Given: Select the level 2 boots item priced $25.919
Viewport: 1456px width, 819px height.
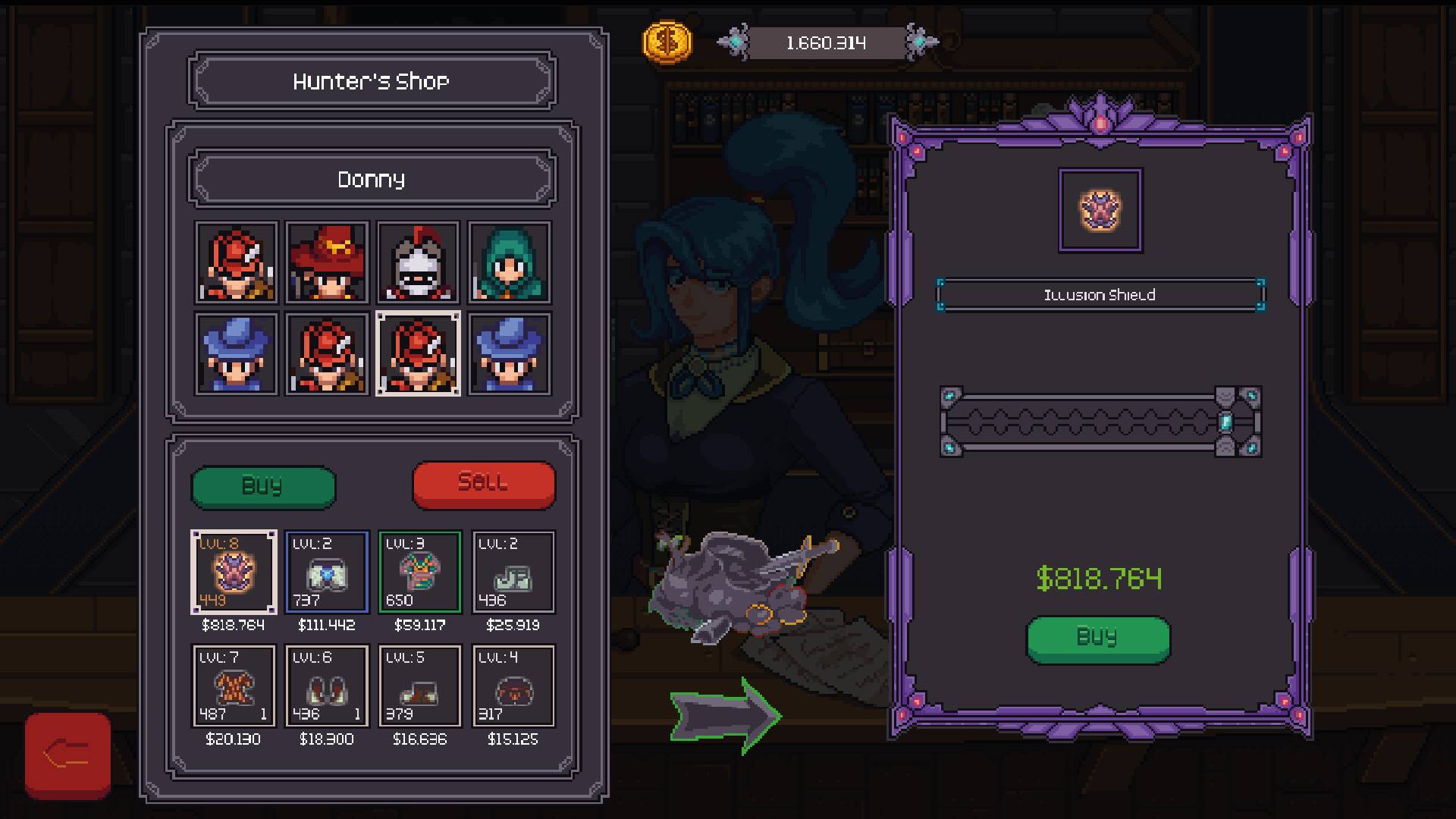Looking at the screenshot, I should pos(513,573).
